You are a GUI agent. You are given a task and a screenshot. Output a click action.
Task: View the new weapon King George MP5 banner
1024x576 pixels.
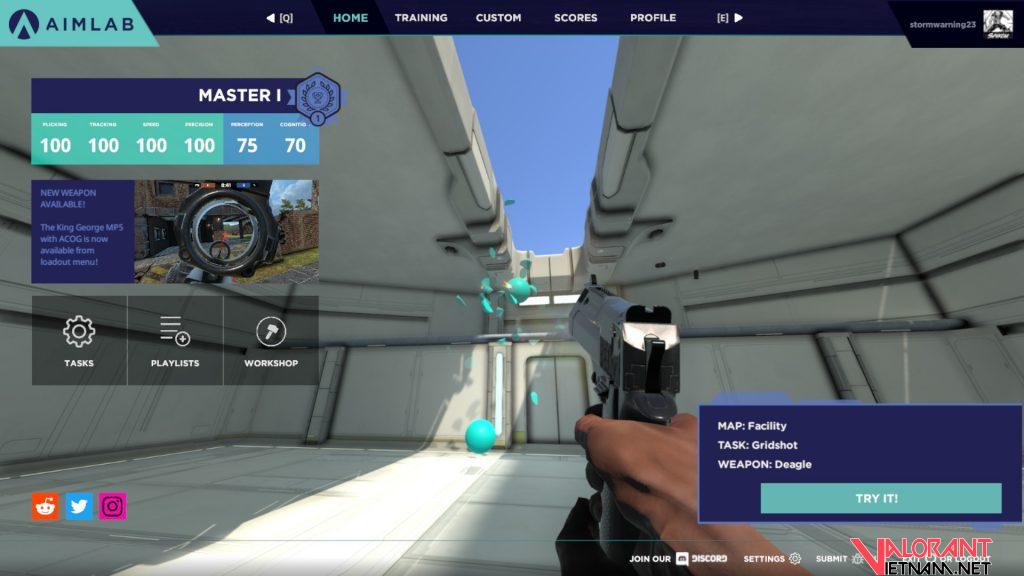pyautogui.click(x=176, y=231)
